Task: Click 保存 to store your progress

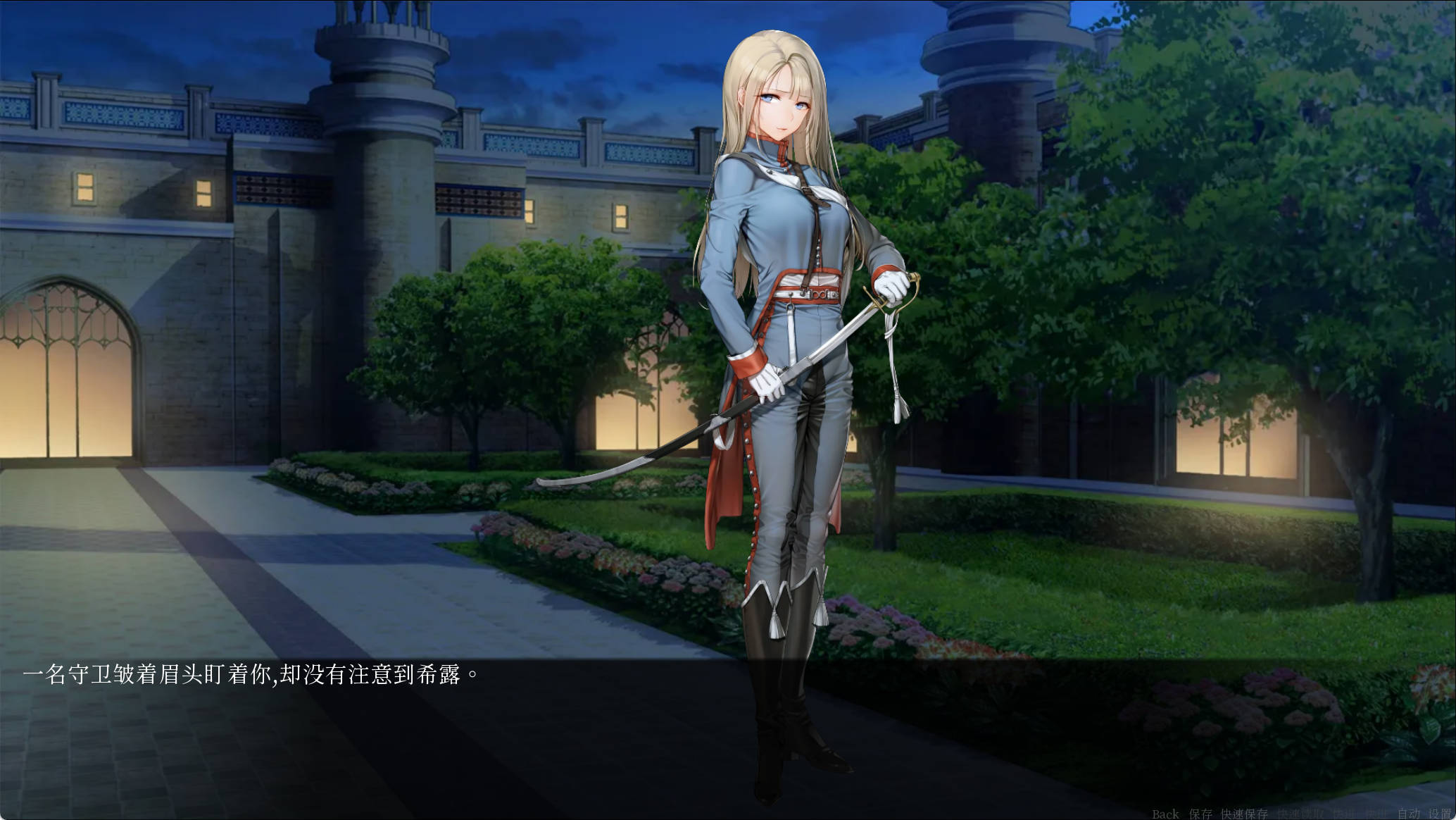Action: [1201, 812]
